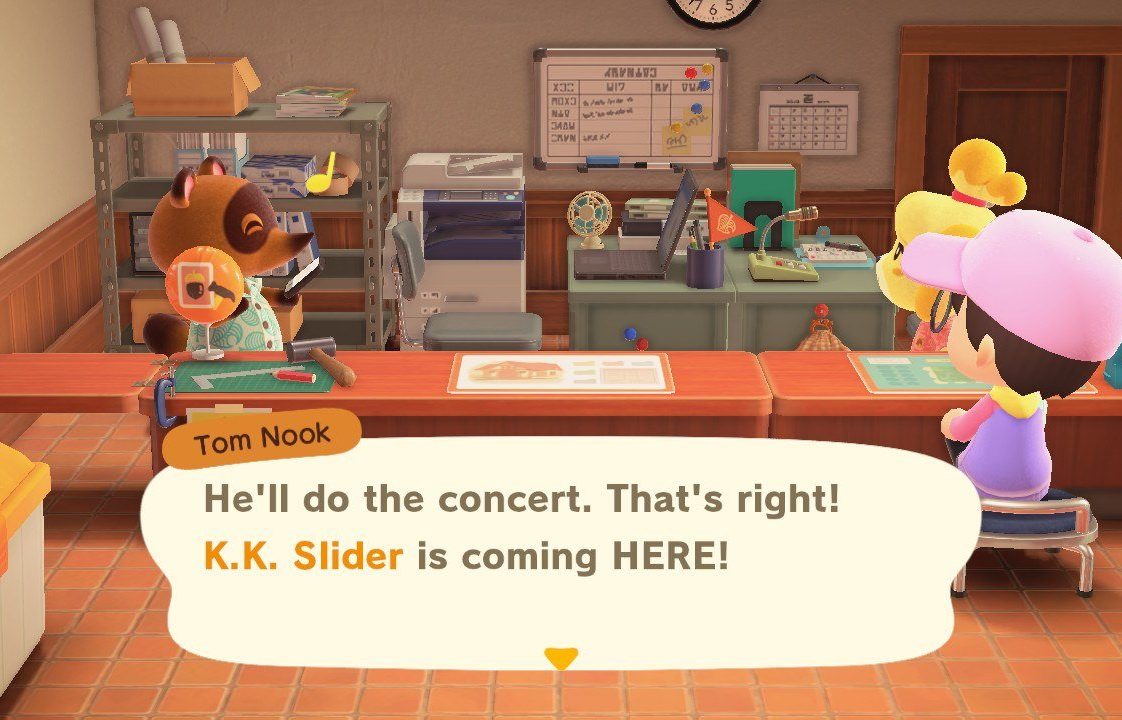Advance dialogue with the yellow arrow
1122x720 pixels.
[x=561, y=658]
